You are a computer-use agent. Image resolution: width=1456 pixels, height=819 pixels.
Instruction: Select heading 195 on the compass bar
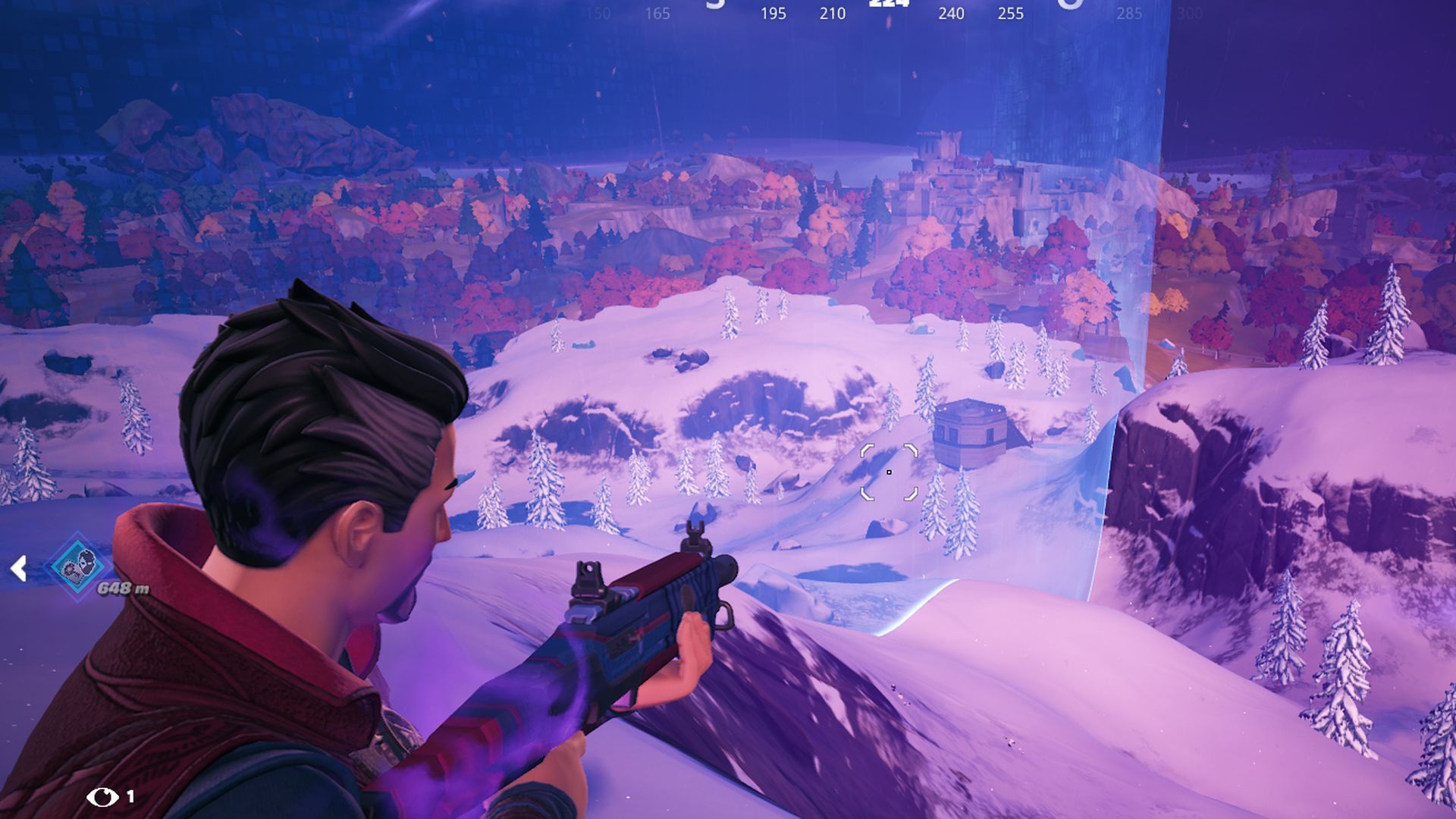(773, 12)
